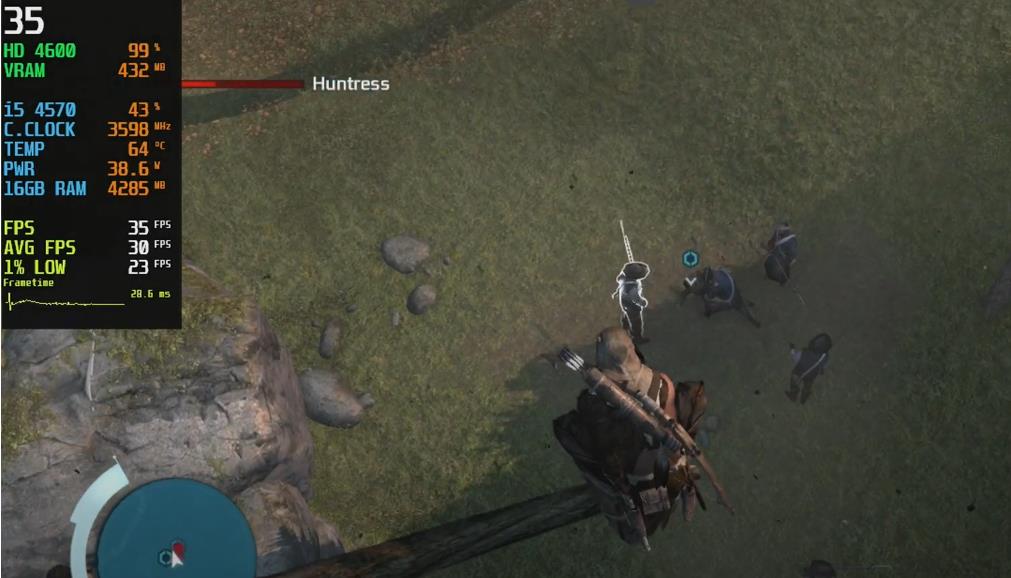The height and width of the screenshot is (578, 1011).
Task: Select the blue hexagon objective marker above the guard
Action: 689,259
